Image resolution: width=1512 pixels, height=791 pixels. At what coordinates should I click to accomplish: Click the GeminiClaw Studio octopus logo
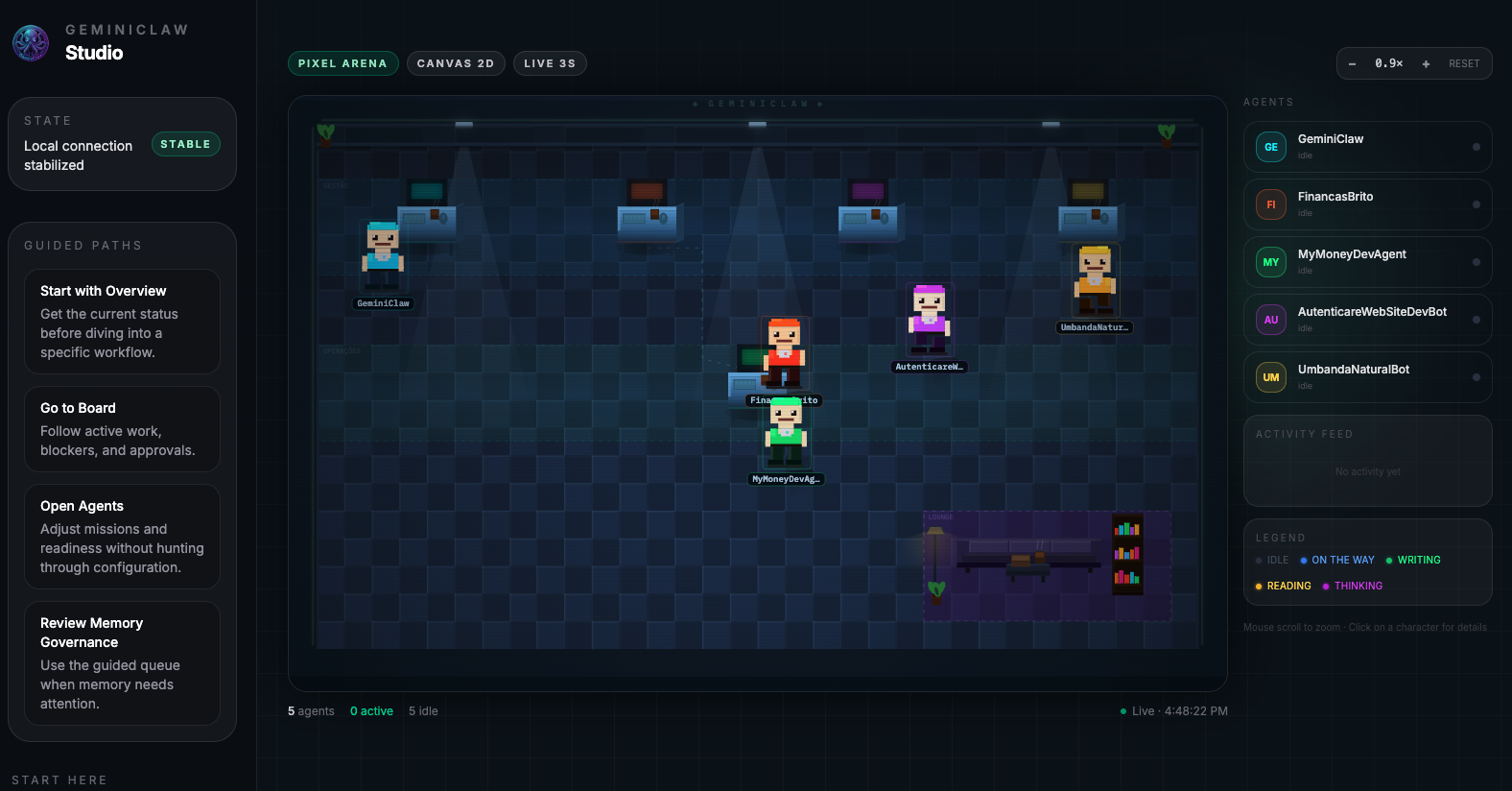pyautogui.click(x=30, y=42)
